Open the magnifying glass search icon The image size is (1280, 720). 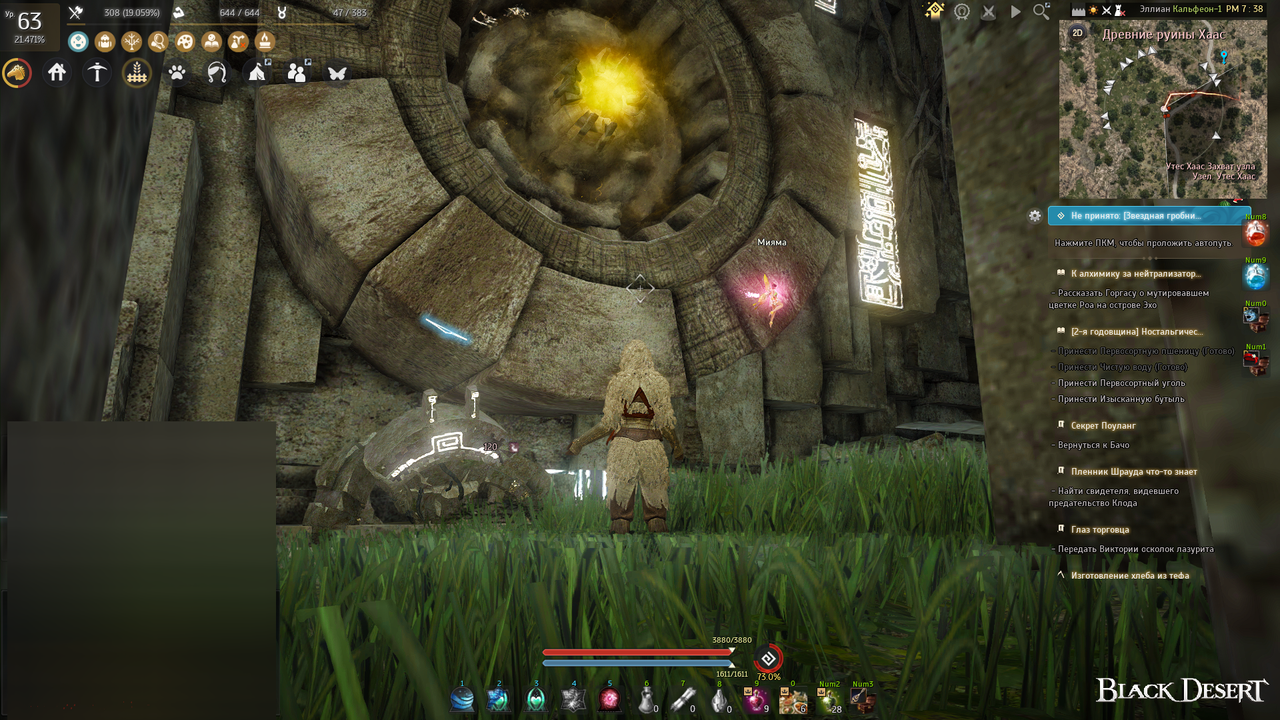click(x=1041, y=12)
